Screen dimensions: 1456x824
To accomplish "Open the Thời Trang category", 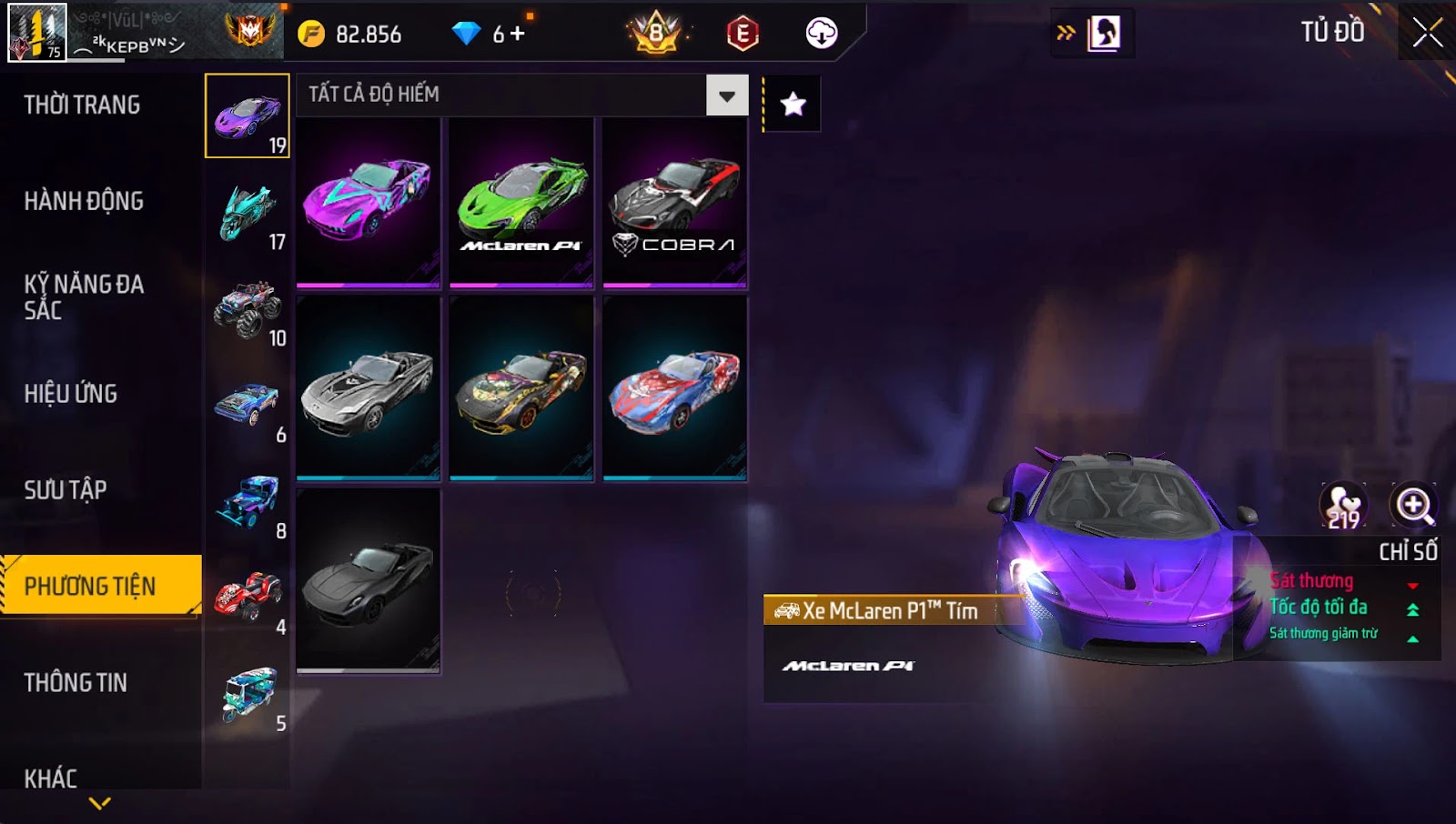I will click(82, 105).
